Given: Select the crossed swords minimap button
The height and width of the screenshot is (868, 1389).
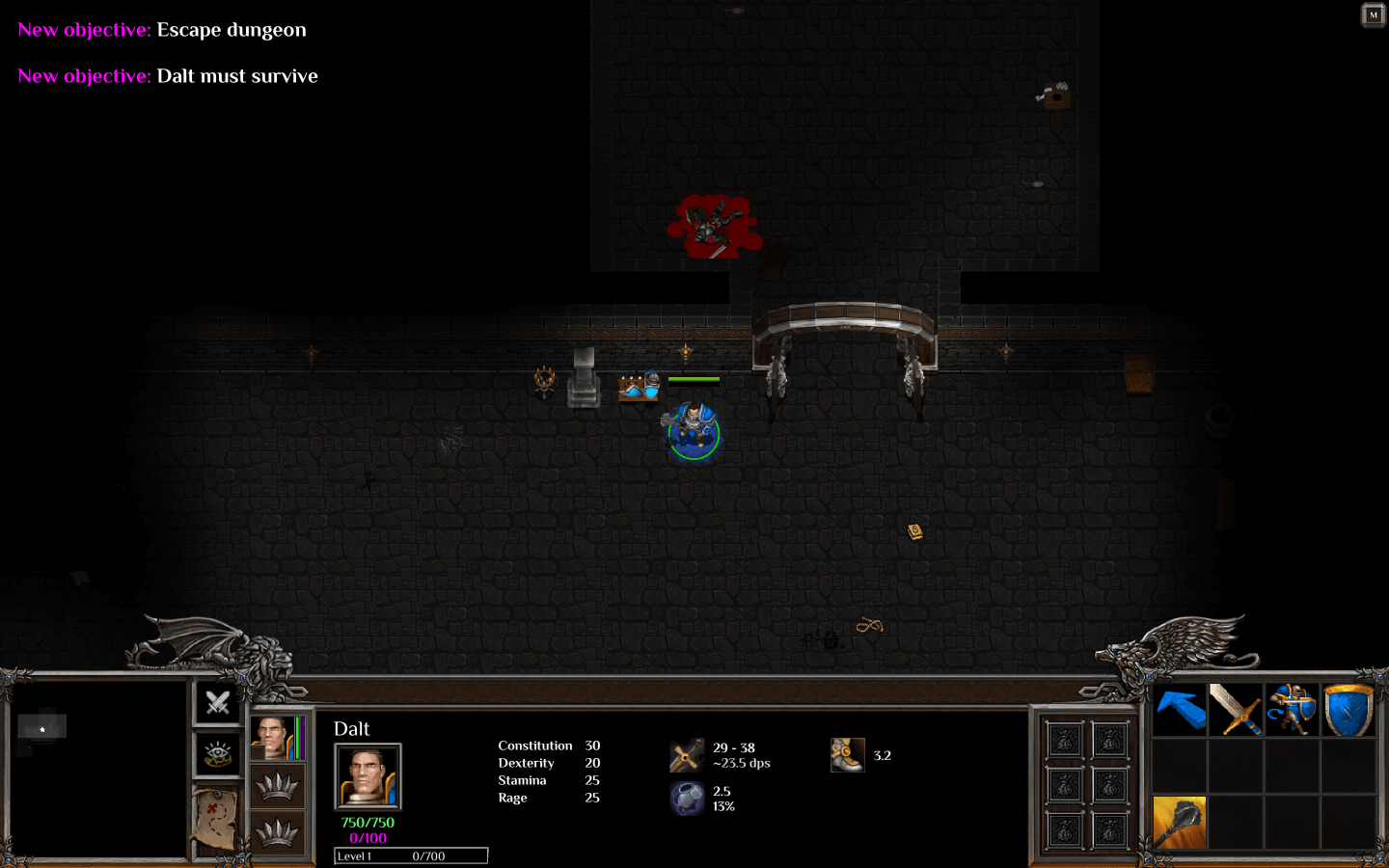Looking at the screenshot, I should (218, 702).
